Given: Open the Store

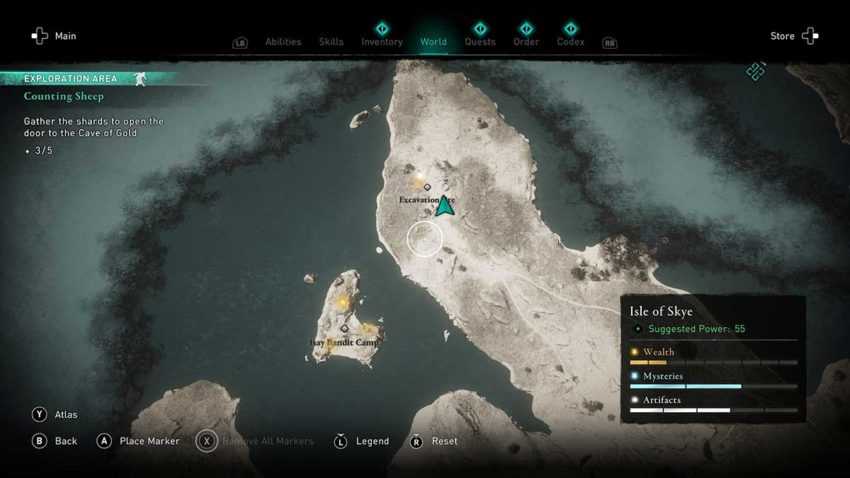Looking at the screenshot, I should pyautogui.click(x=795, y=36).
